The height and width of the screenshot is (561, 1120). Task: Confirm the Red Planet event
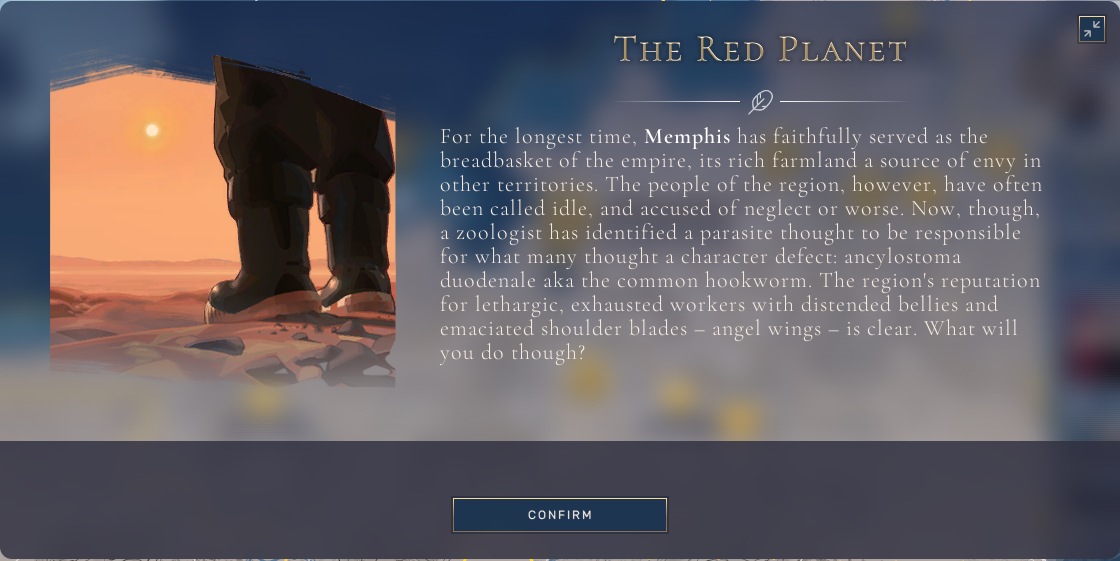tap(560, 515)
